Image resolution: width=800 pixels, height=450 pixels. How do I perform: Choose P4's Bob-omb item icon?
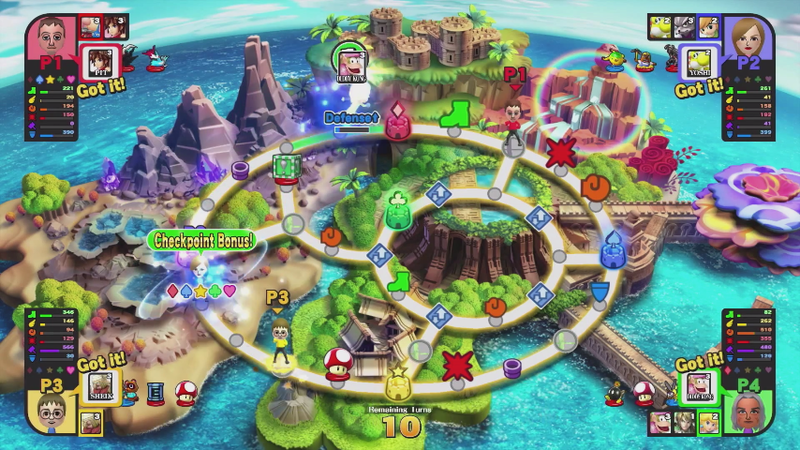click(x=617, y=393)
